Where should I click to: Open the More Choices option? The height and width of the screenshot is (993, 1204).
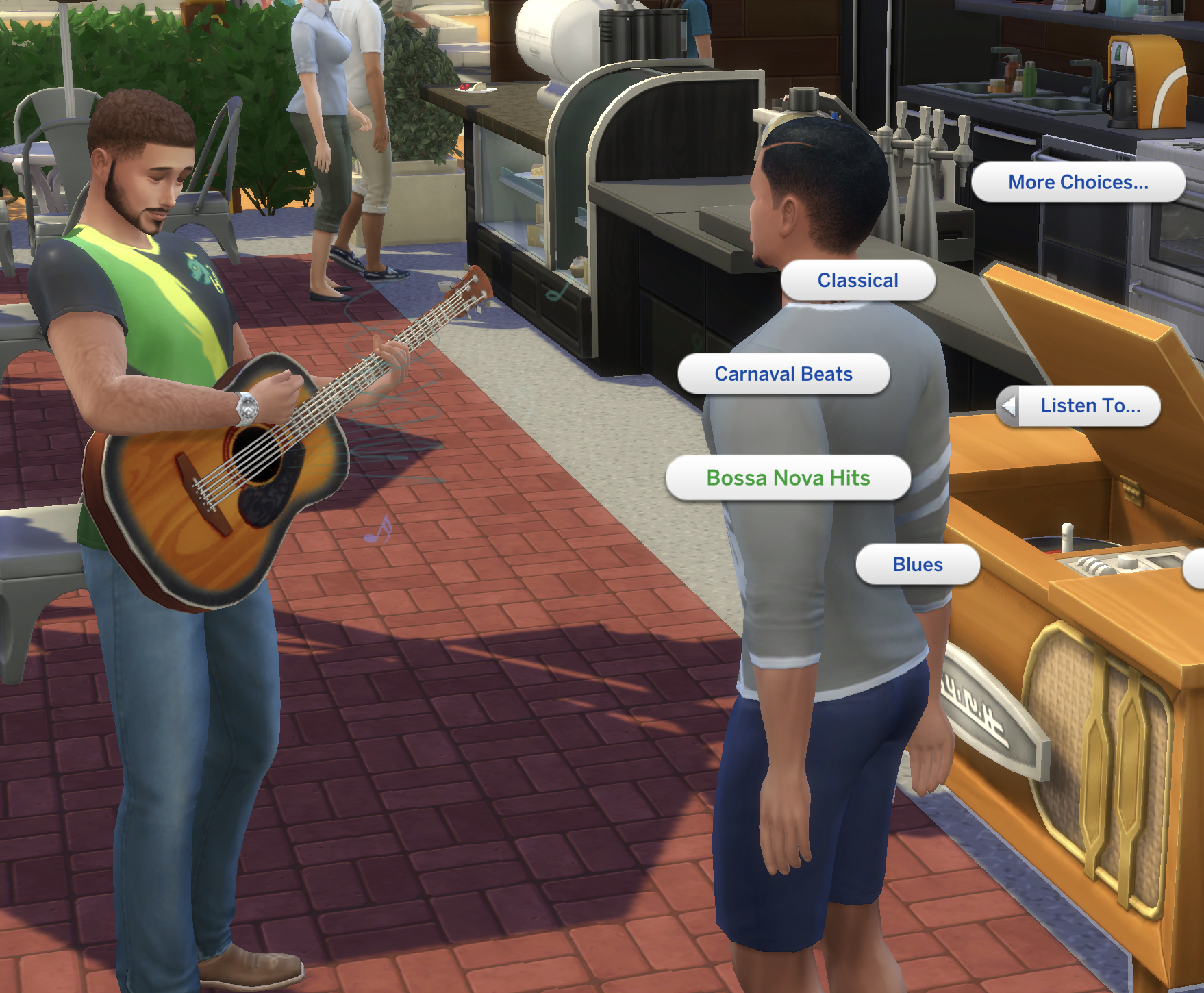coord(1077,182)
